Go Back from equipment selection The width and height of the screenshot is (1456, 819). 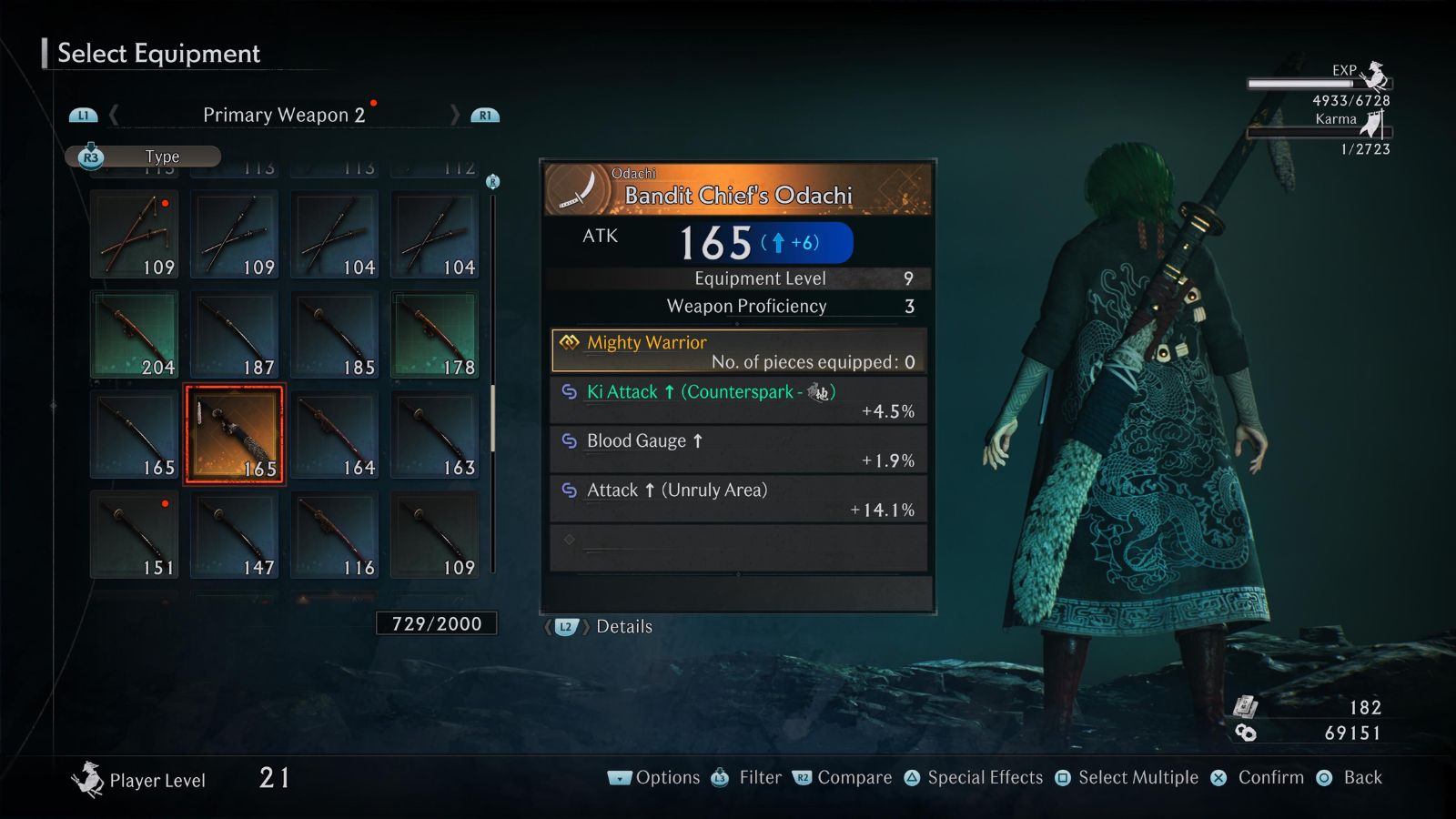tap(1350, 777)
